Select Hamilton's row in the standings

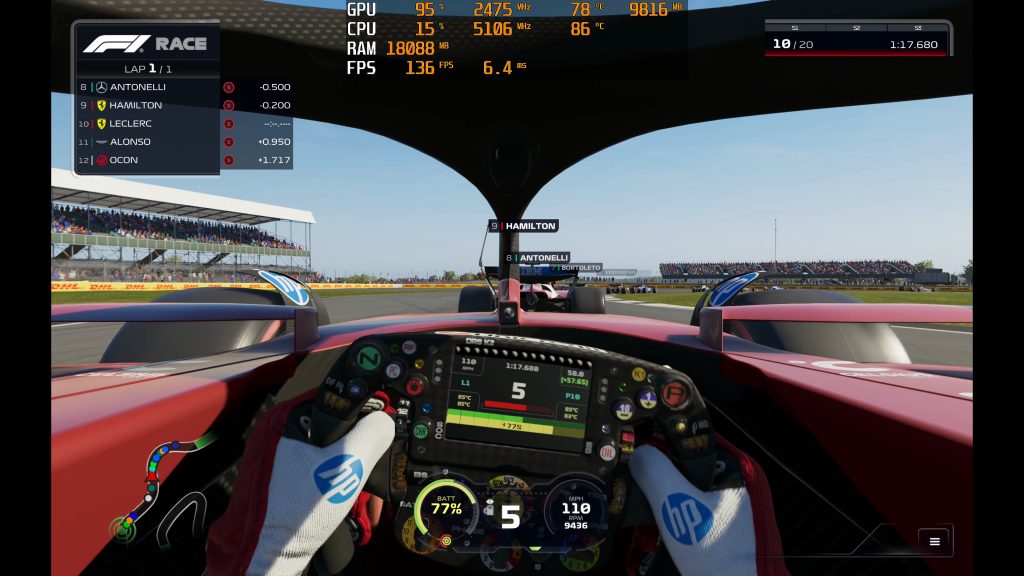click(x=148, y=105)
